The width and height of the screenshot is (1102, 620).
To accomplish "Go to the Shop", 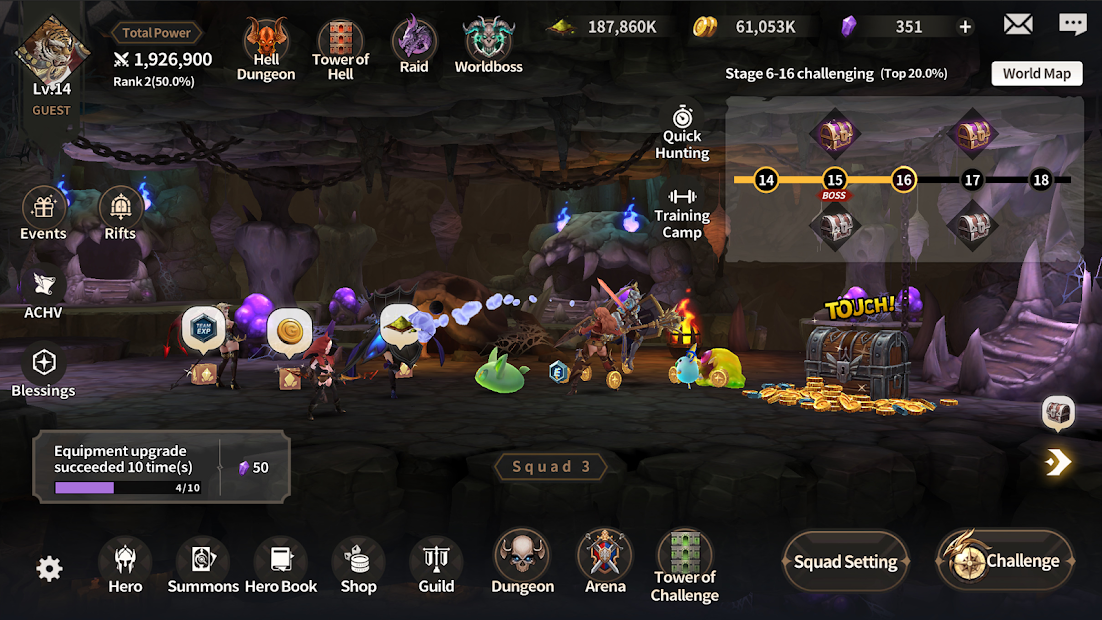I will (x=358, y=566).
